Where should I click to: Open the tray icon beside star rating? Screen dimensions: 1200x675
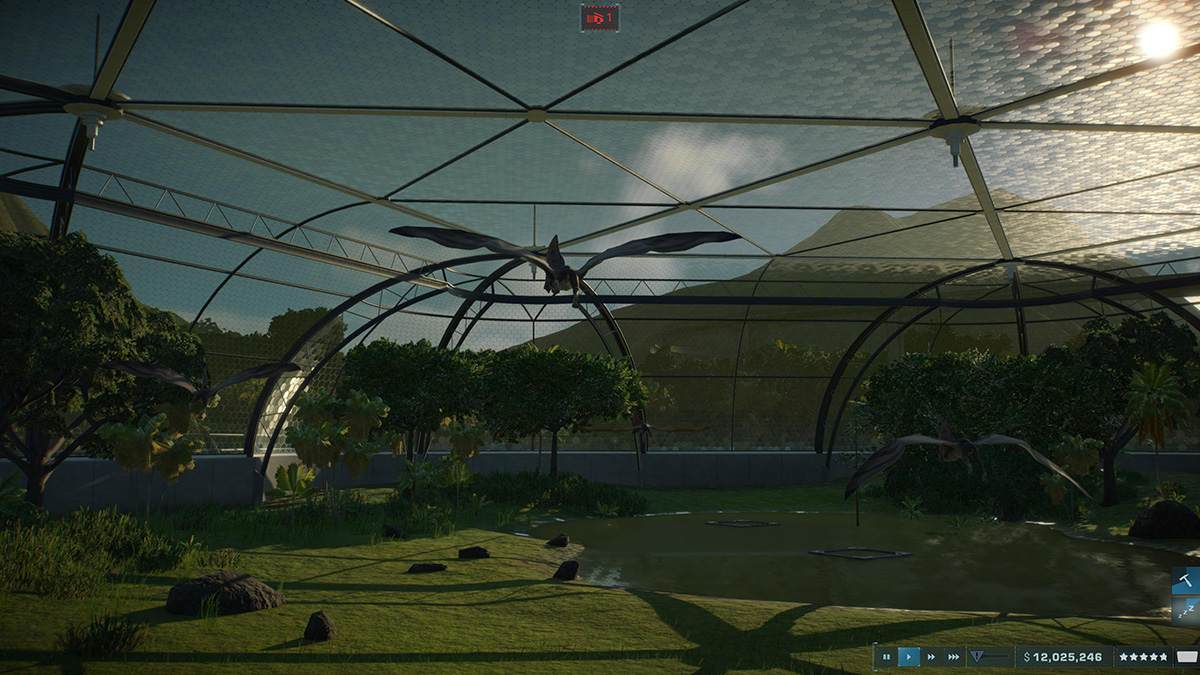pos(1186,657)
